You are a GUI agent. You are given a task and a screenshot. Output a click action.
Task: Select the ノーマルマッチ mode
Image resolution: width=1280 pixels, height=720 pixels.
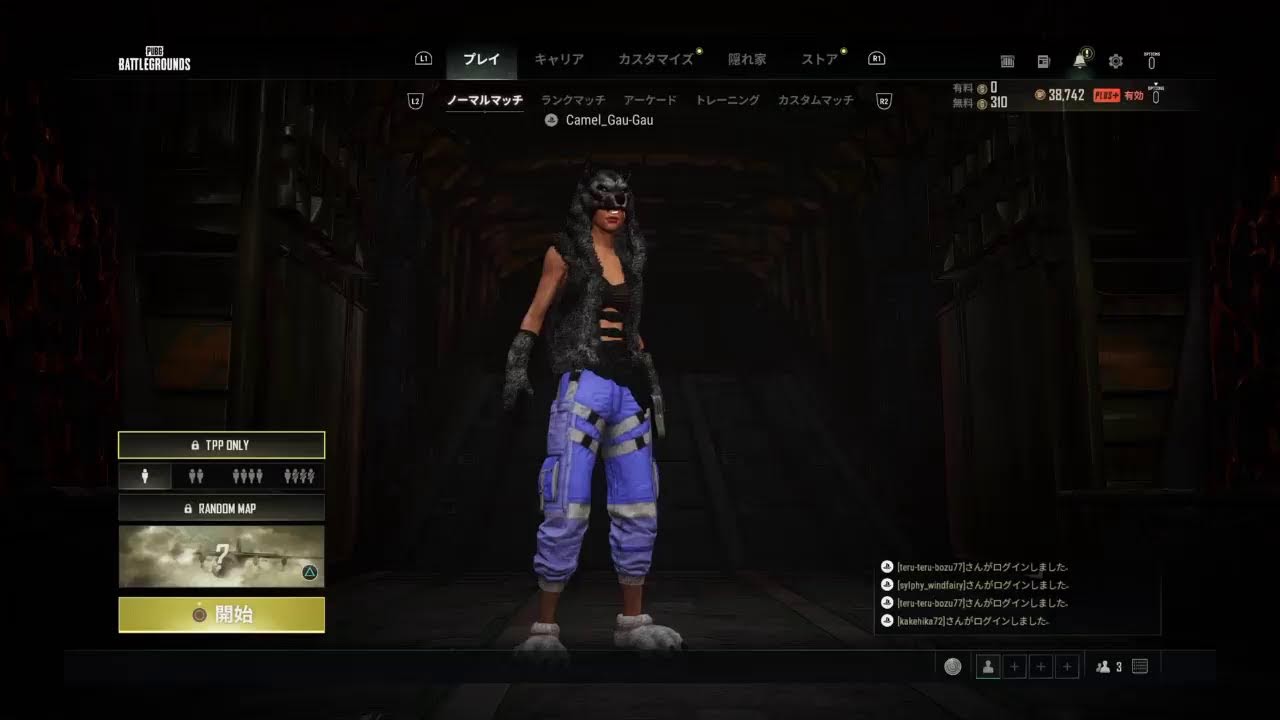[x=484, y=100]
